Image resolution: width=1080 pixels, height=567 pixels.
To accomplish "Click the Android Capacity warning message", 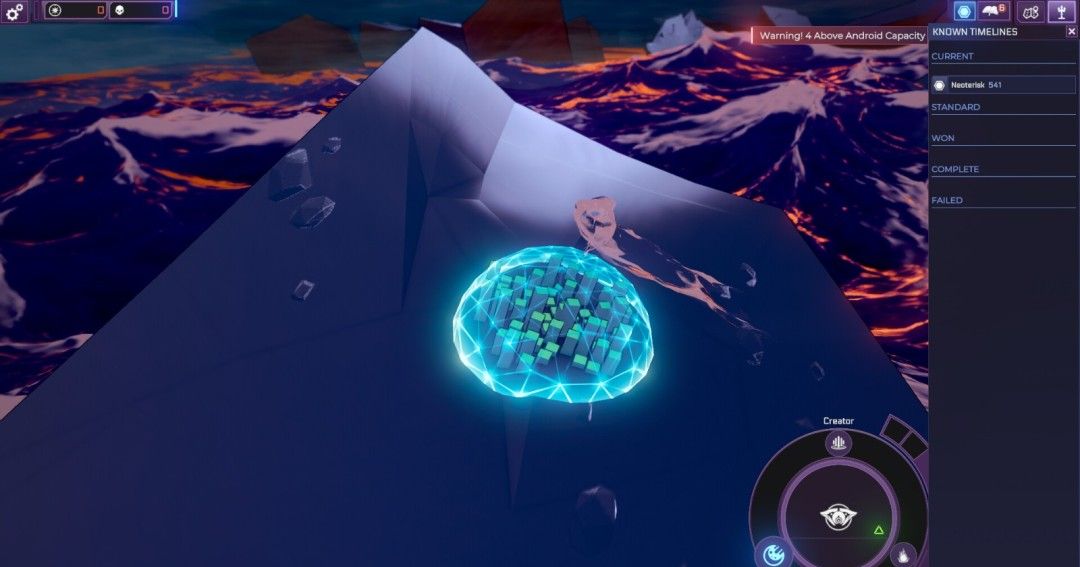I will click(842, 35).
